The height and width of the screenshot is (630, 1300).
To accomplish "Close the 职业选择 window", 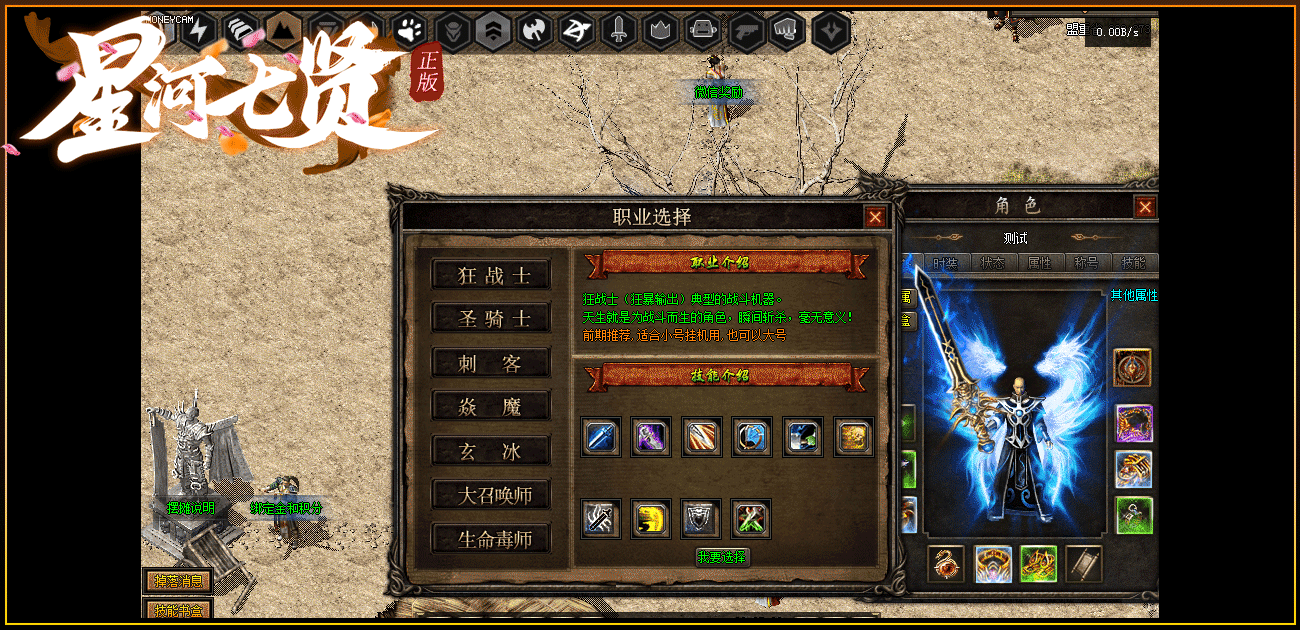I will pos(875,217).
